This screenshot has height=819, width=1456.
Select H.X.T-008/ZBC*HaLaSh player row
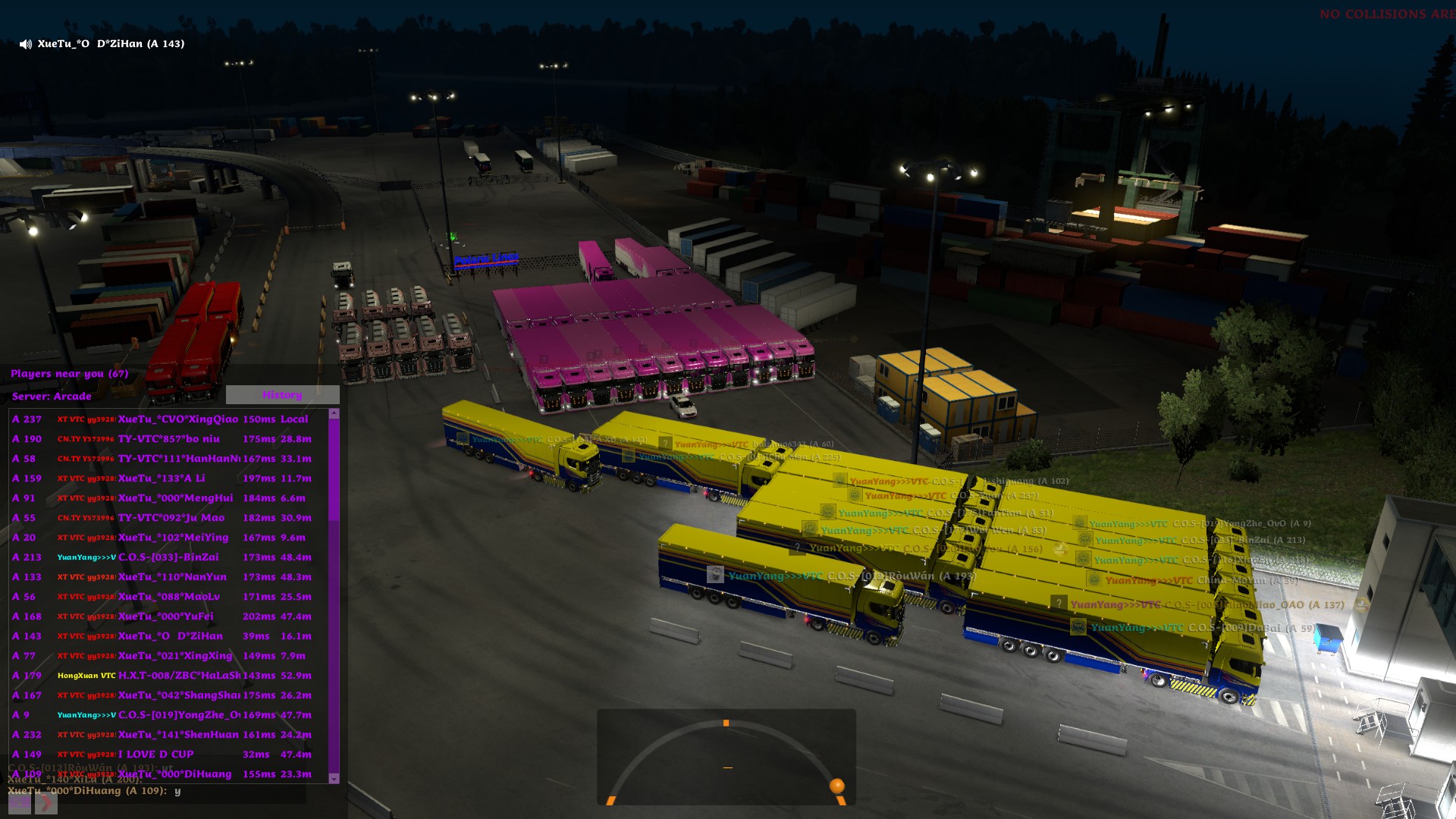pyautogui.click(x=179, y=676)
